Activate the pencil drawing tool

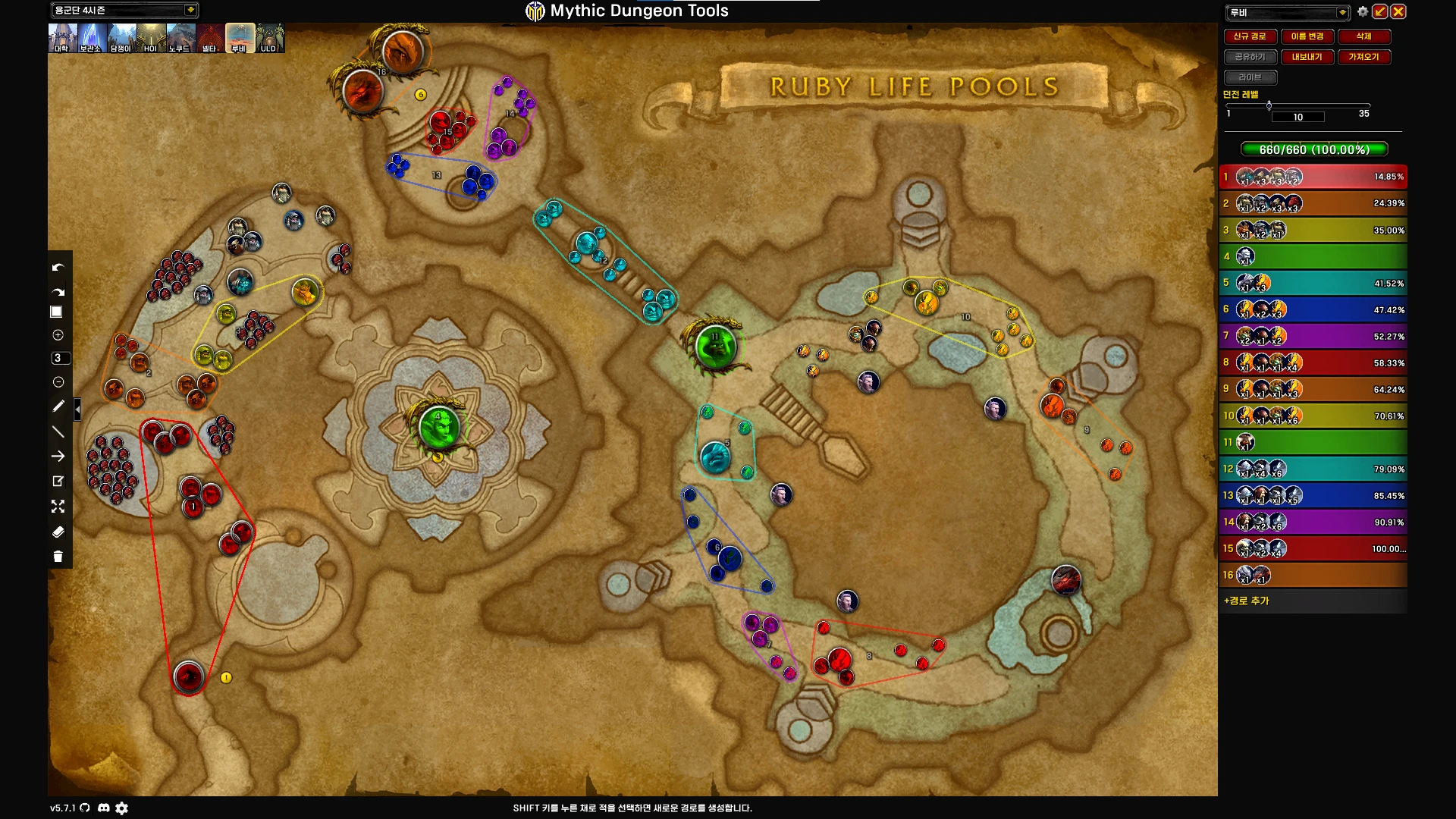[58, 406]
